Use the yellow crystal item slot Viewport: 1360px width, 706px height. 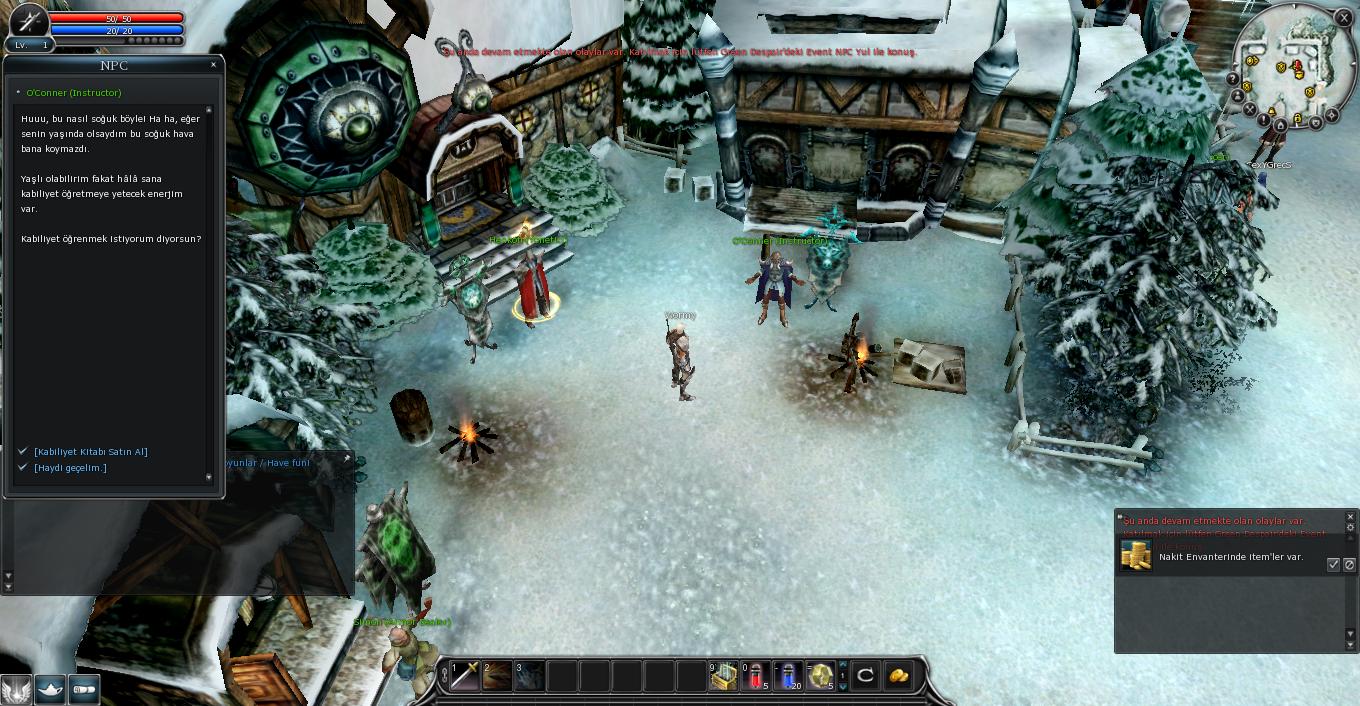point(820,676)
